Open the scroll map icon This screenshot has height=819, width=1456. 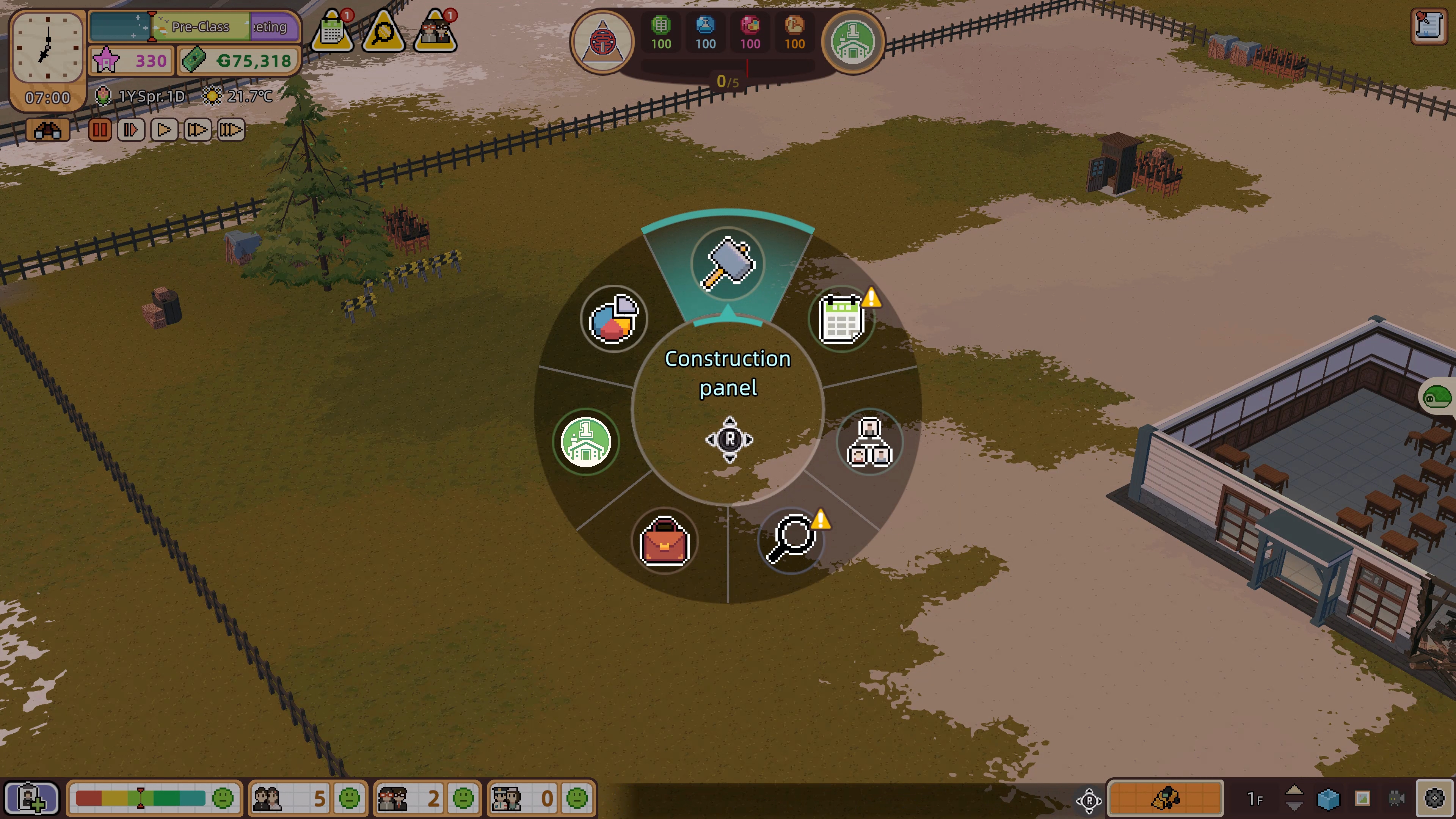1428,25
